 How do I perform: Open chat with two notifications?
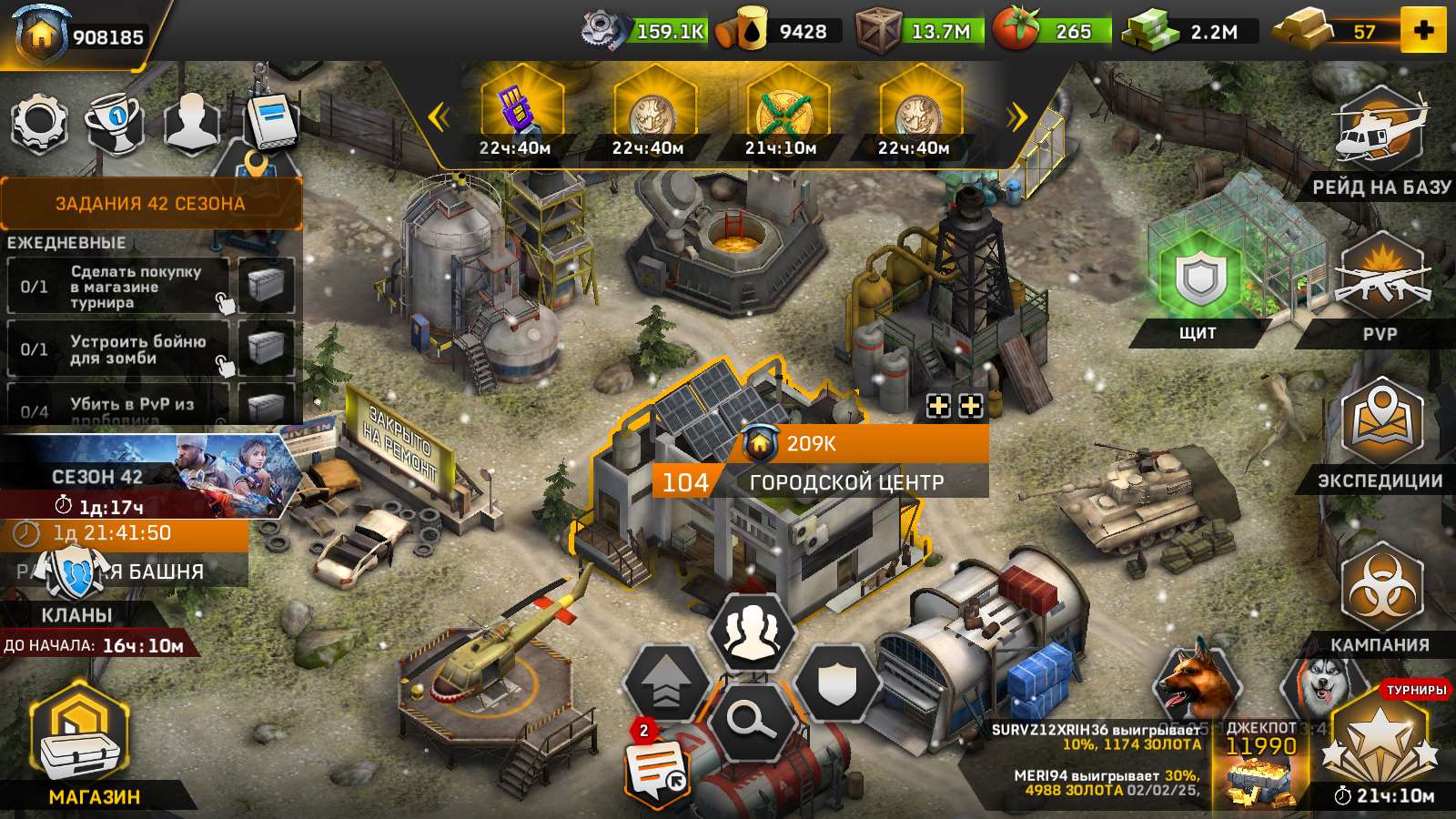coord(657,767)
